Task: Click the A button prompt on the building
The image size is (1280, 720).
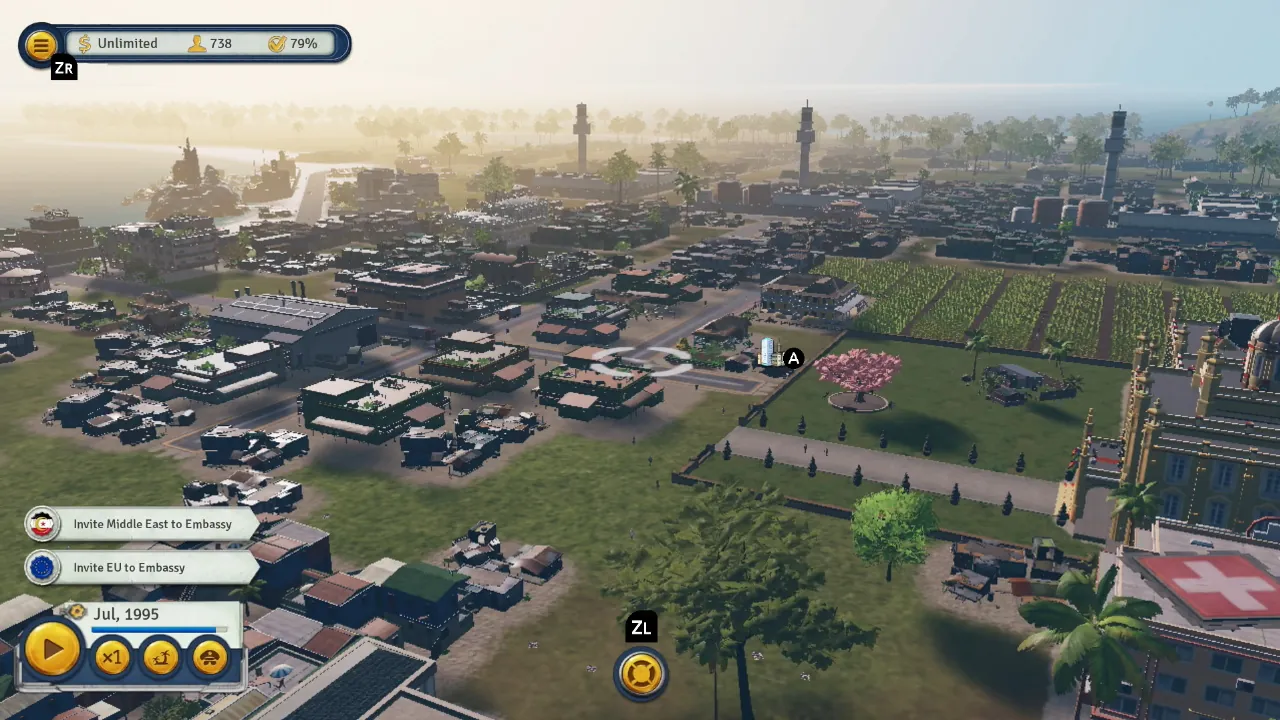Action: 793,358
